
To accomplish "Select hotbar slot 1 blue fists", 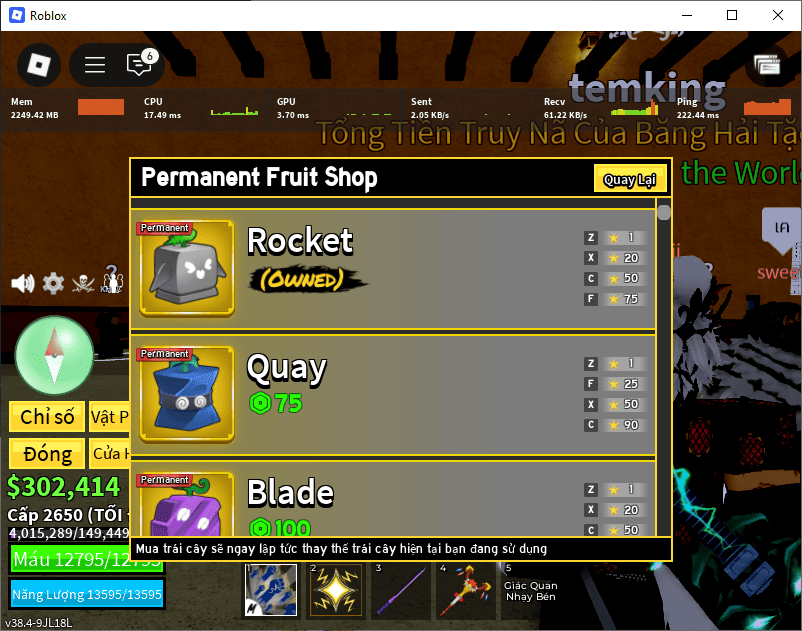I will (x=271, y=592).
